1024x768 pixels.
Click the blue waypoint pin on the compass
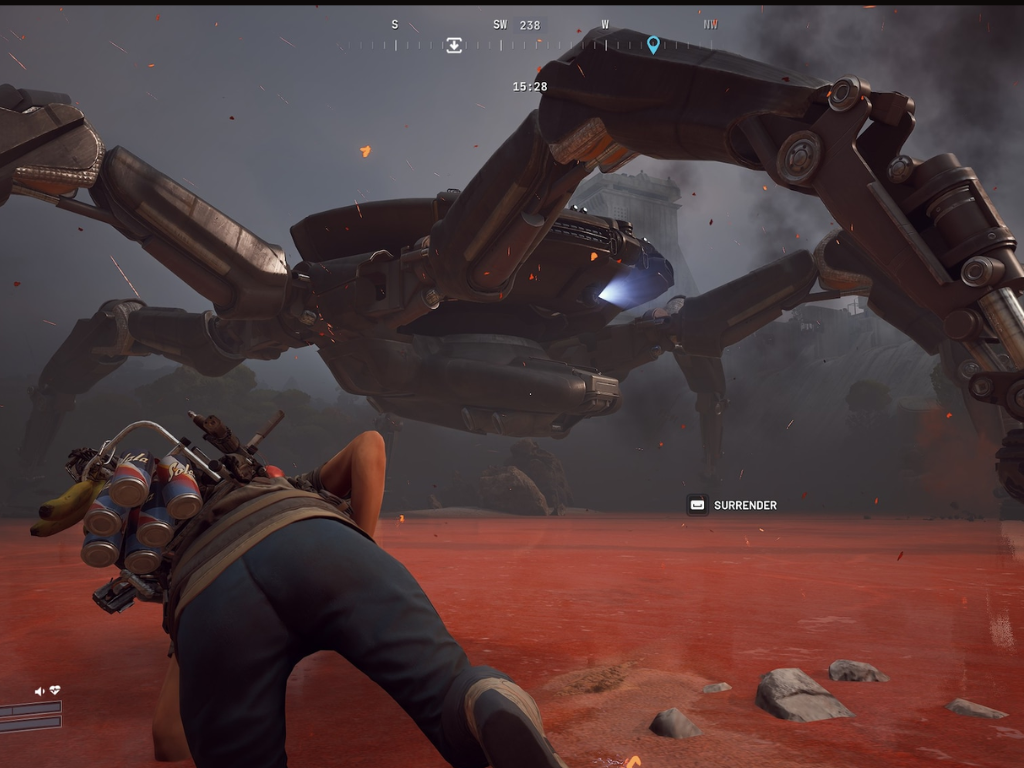point(653,44)
